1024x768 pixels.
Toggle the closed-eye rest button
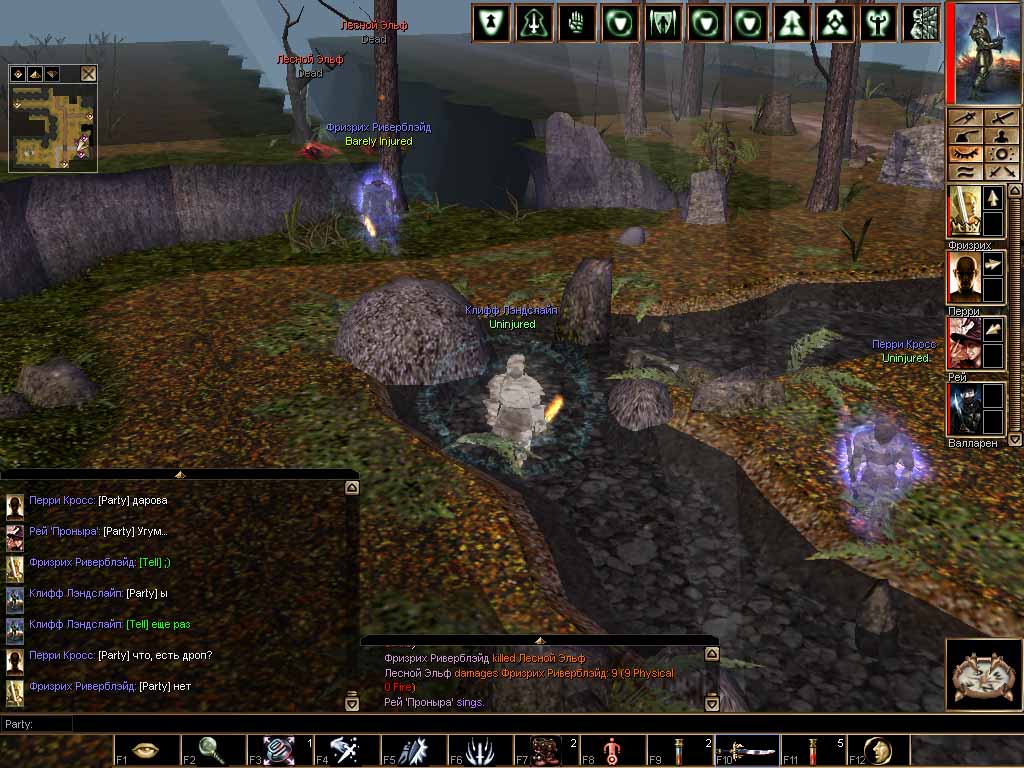coord(965,154)
